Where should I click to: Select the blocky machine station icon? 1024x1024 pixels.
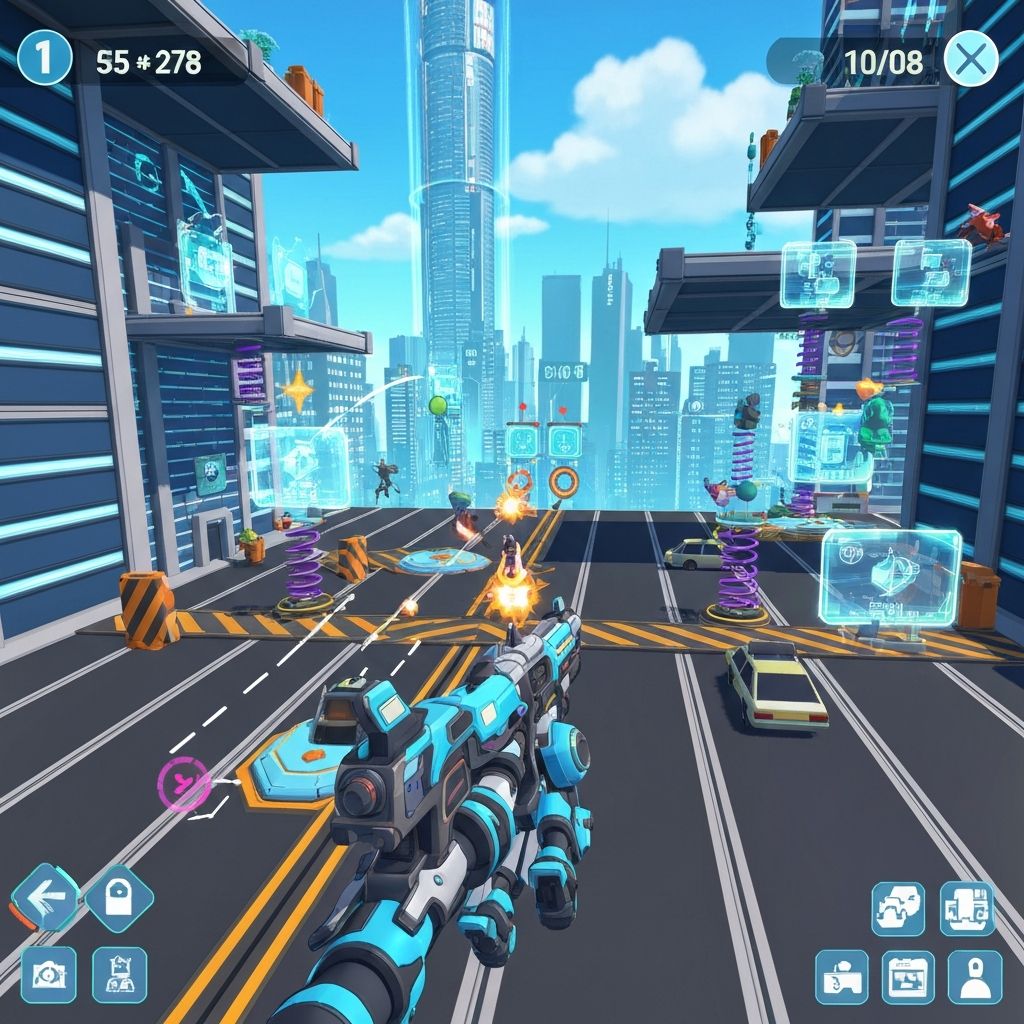967,908
